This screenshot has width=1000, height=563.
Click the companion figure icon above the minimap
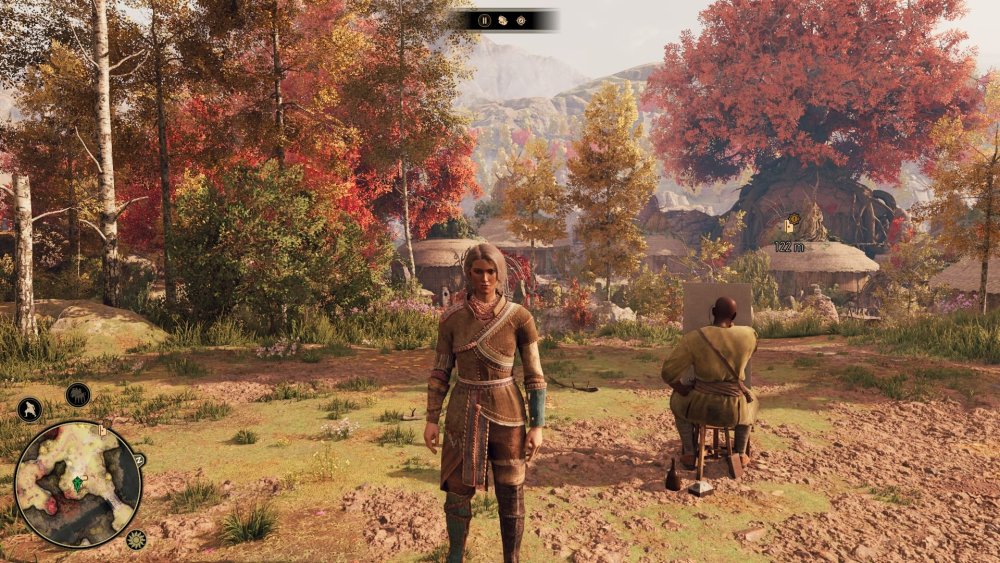click(x=29, y=409)
